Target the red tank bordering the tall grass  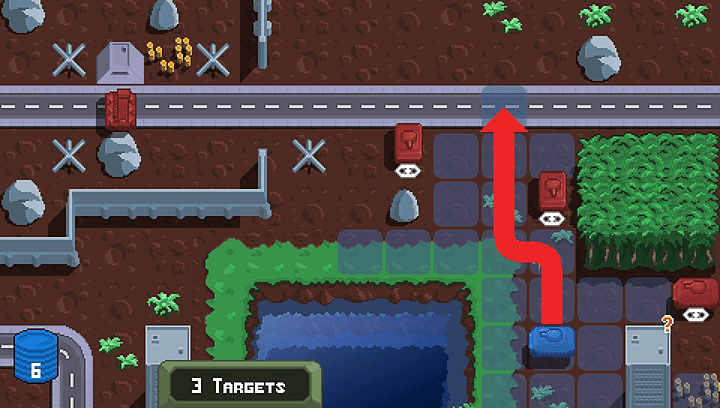point(552,189)
